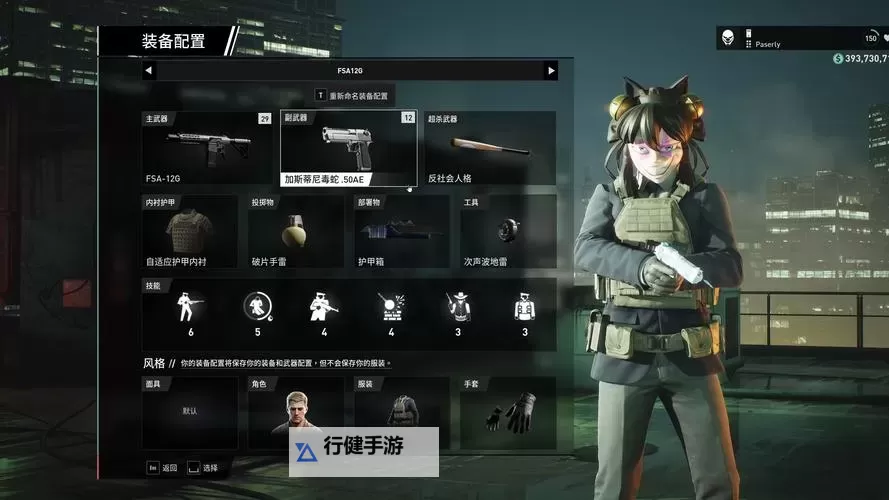Screen dimensions: 889x500
Task: Open the mask style slot
Action: pos(190,412)
